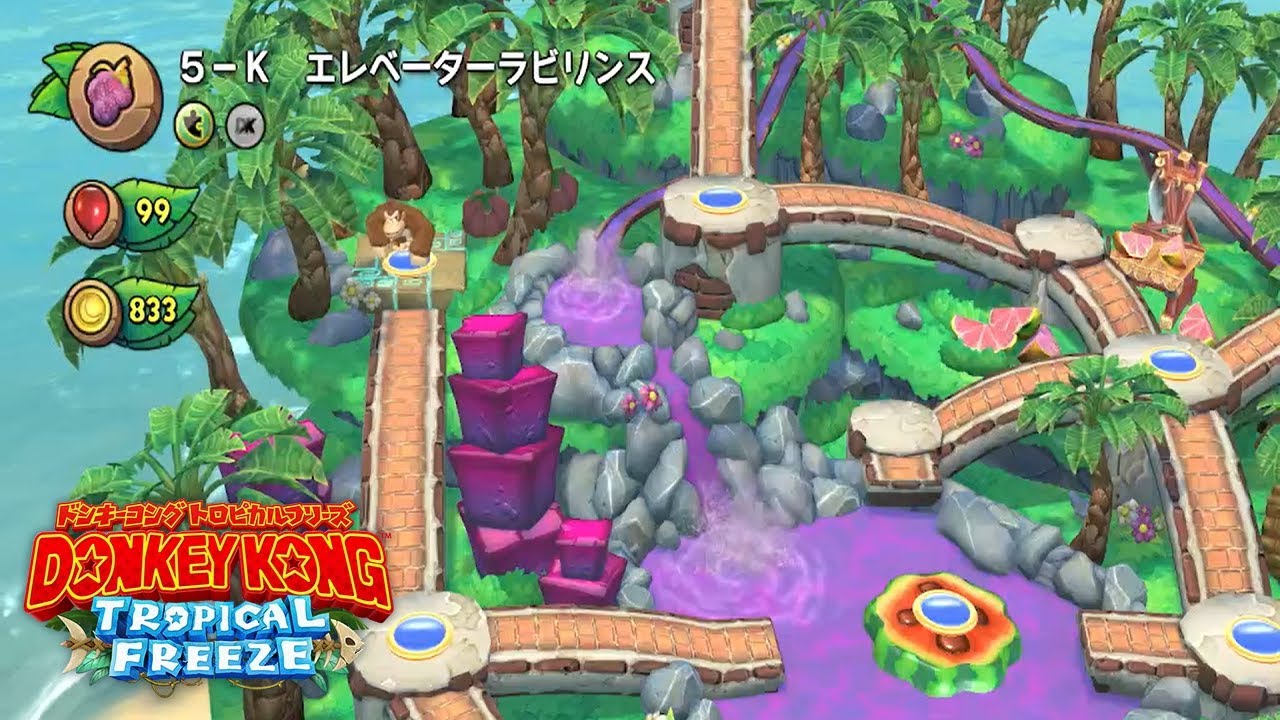Expand the blue portal on the flower platform
1280x720 pixels.
pos(942,612)
